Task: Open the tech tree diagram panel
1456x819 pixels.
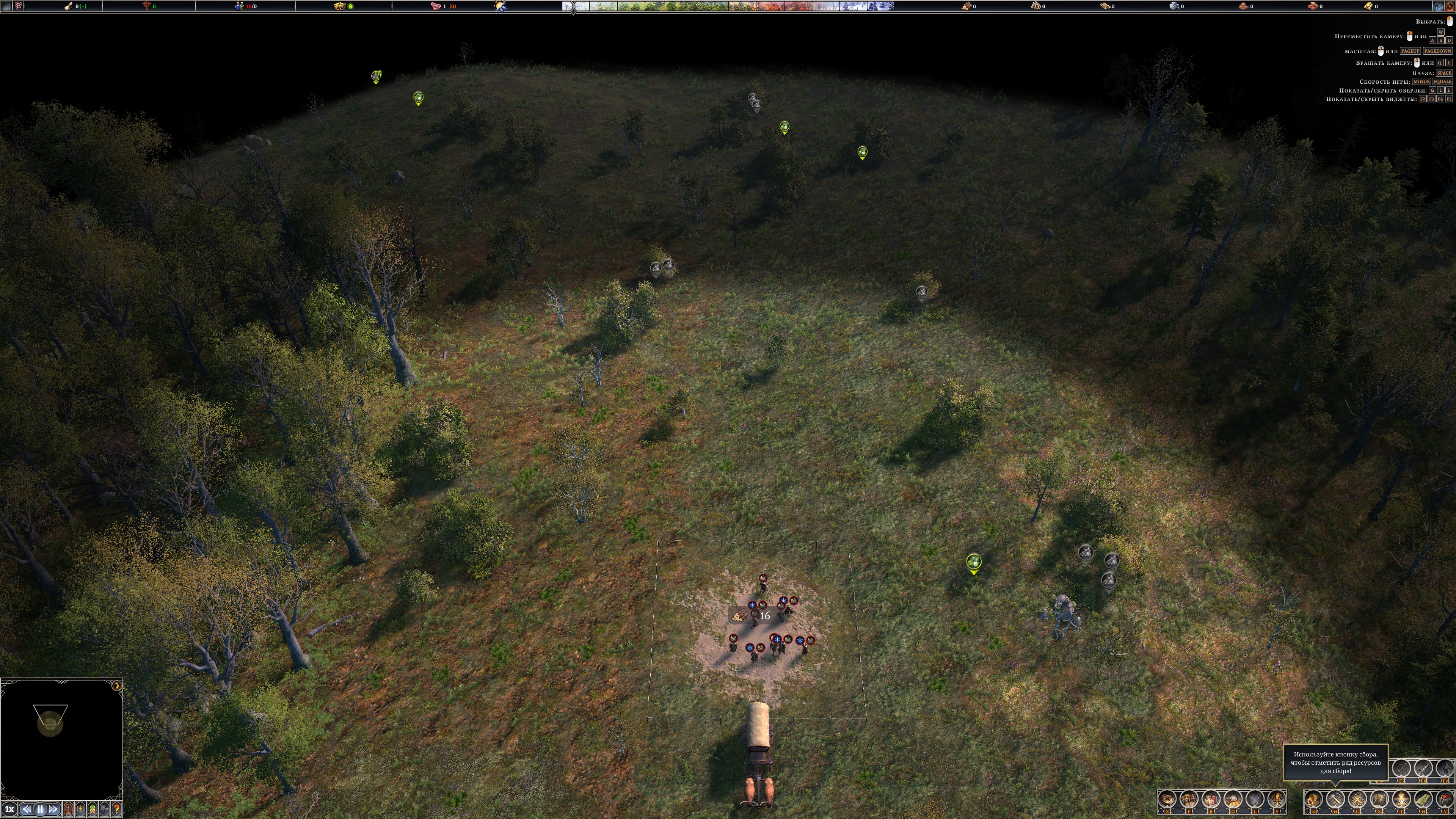Action: tap(1255, 799)
